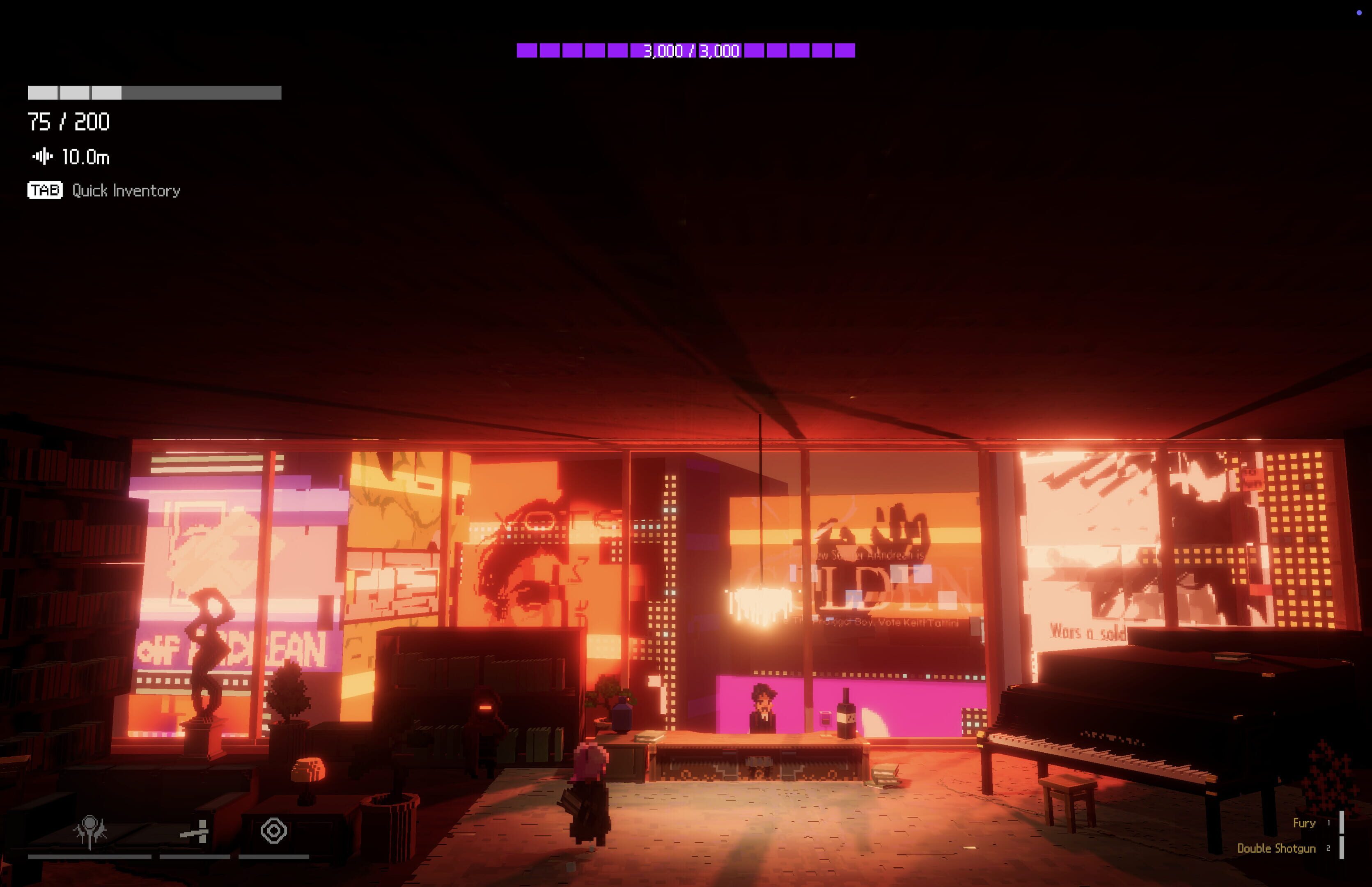
Task: Select the Fury weapon slot
Action: (x=1304, y=823)
